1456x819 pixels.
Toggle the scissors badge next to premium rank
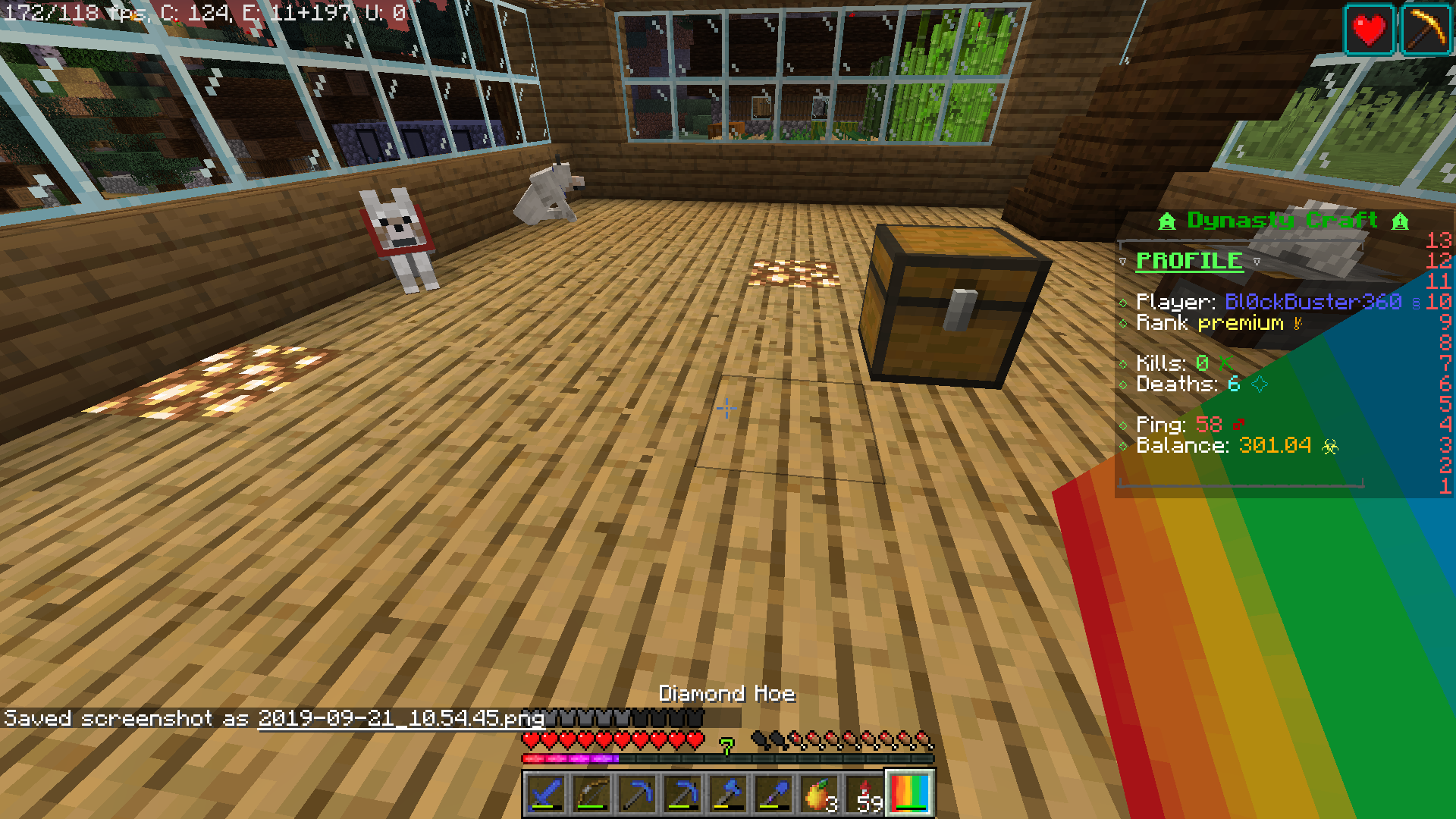[1297, 322]
